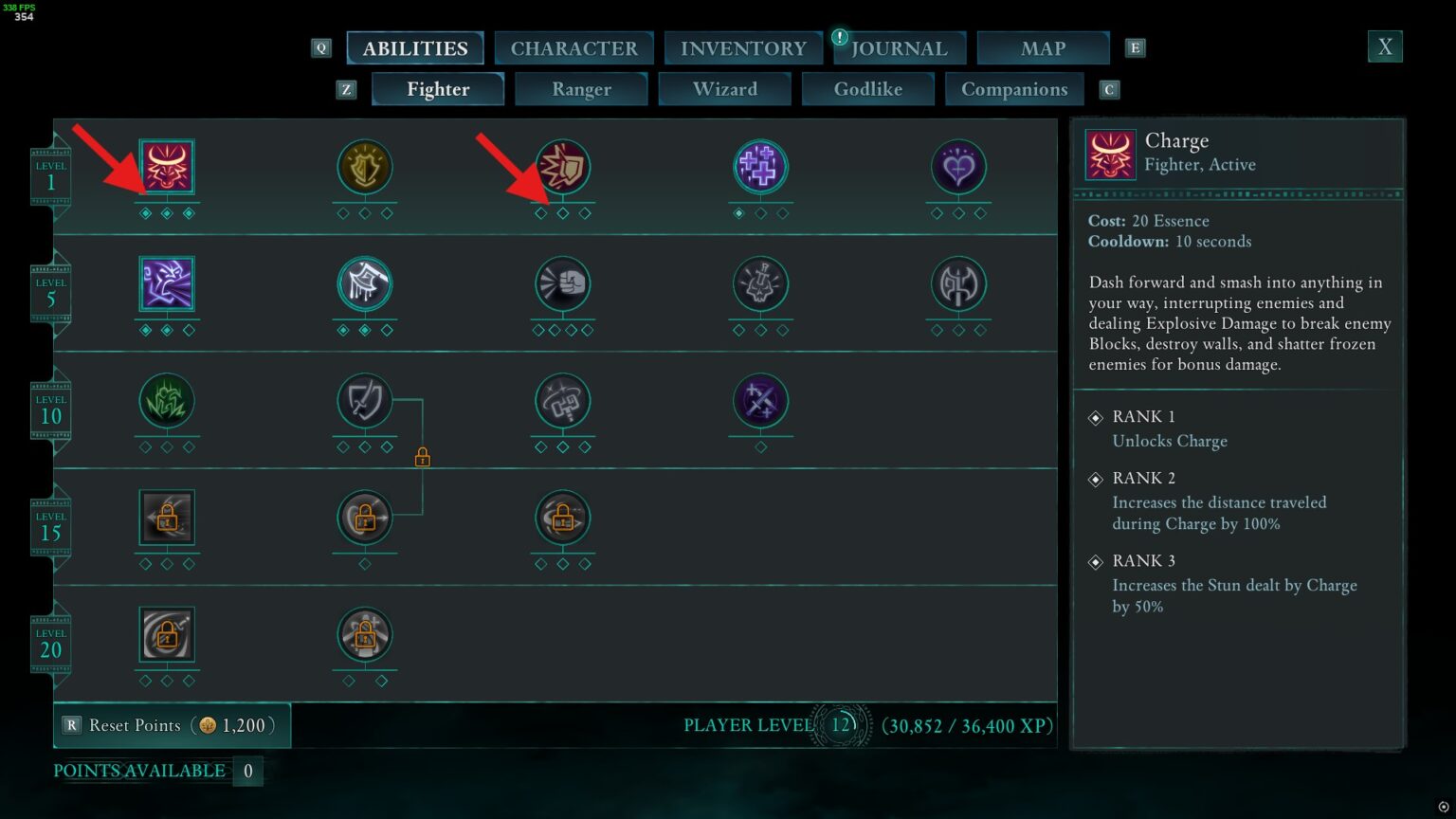Open the JOURNAL tab with the notification badge

(899, 47)
